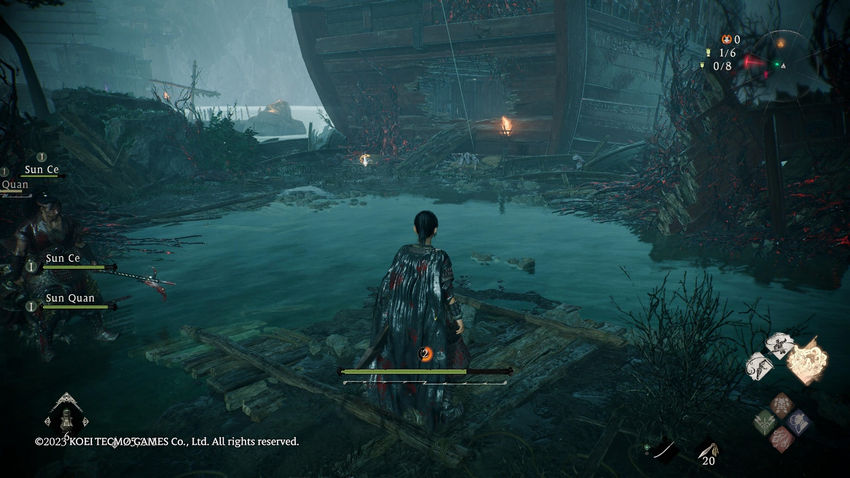This screenshot has width=850, height=478.
Task: Use the blue diamond quick item
Action: click(x=799, y=421)
